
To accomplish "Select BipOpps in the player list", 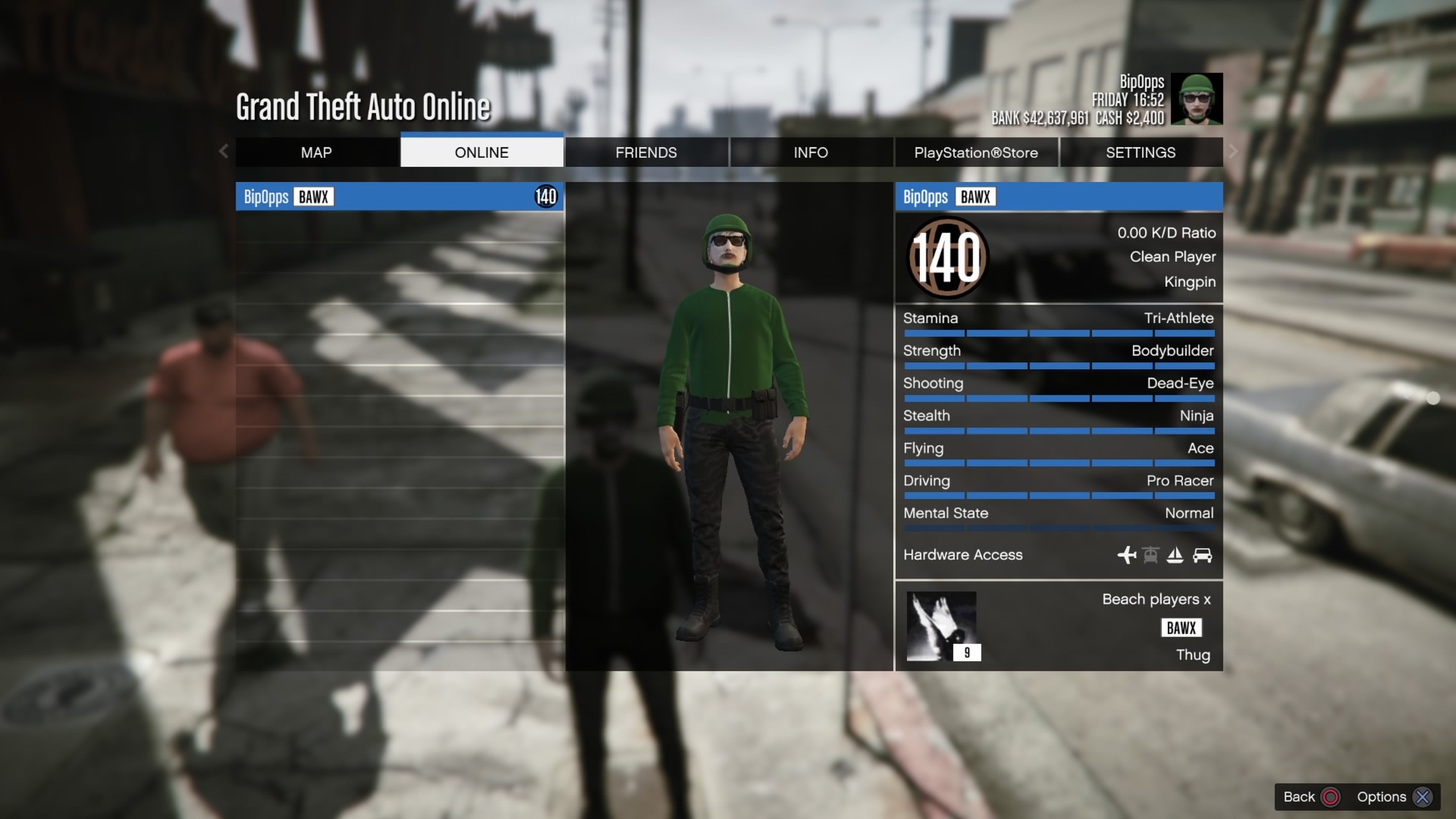I will (x=399, y=197).
